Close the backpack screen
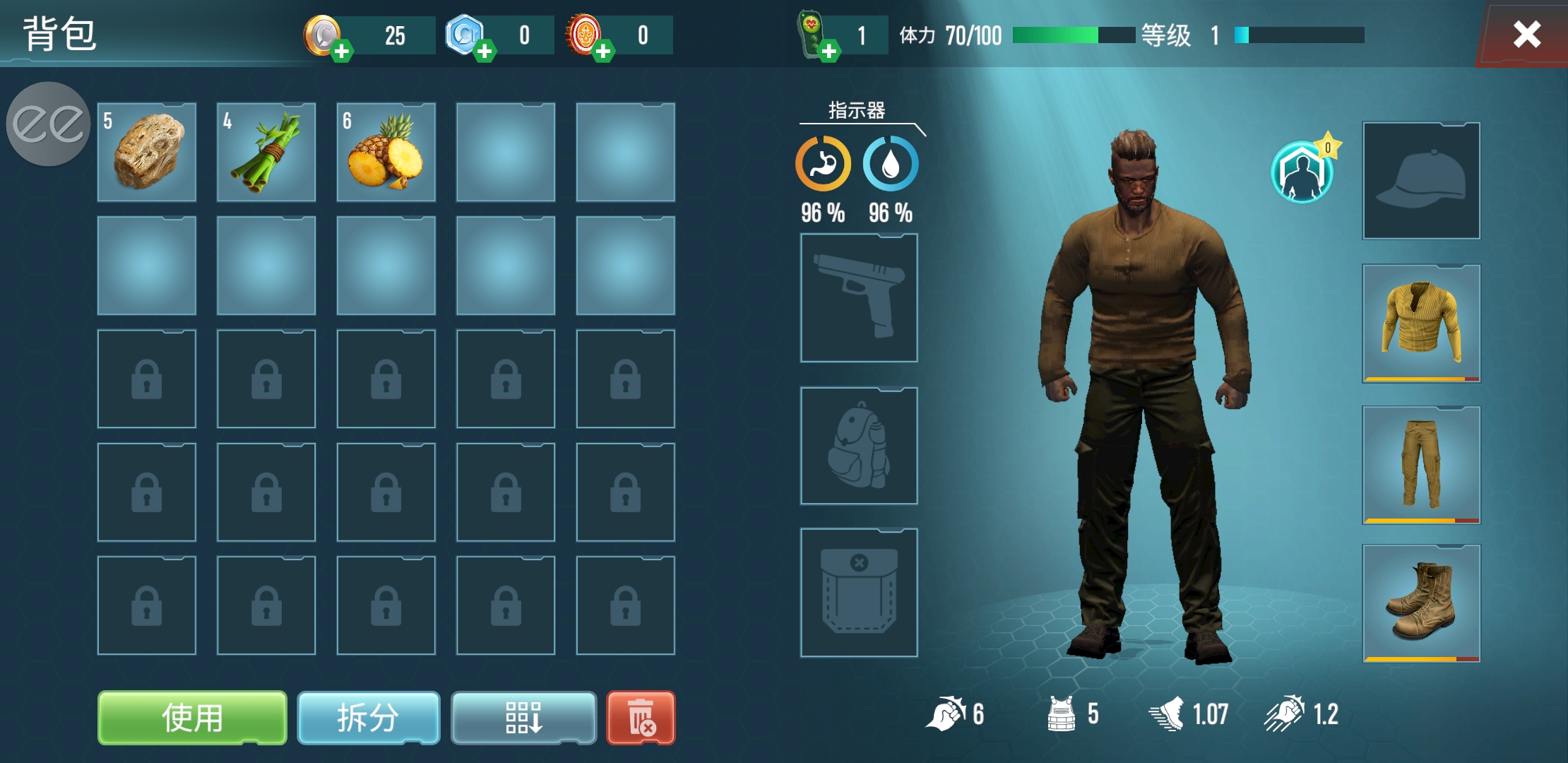1568x763 pixels. tap(1526, 34)
